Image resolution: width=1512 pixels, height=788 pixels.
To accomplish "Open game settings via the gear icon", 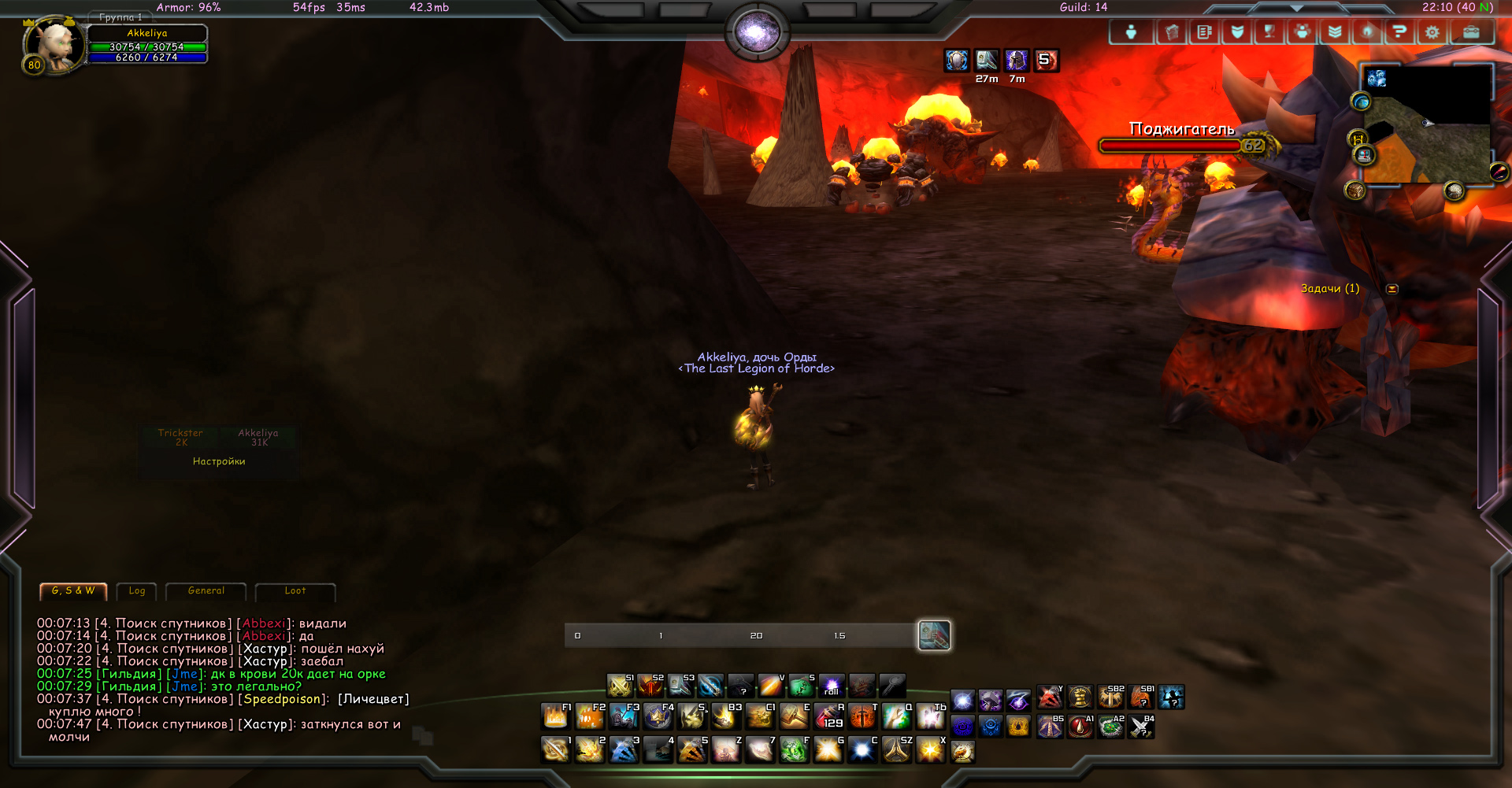I will (1432, 32).
